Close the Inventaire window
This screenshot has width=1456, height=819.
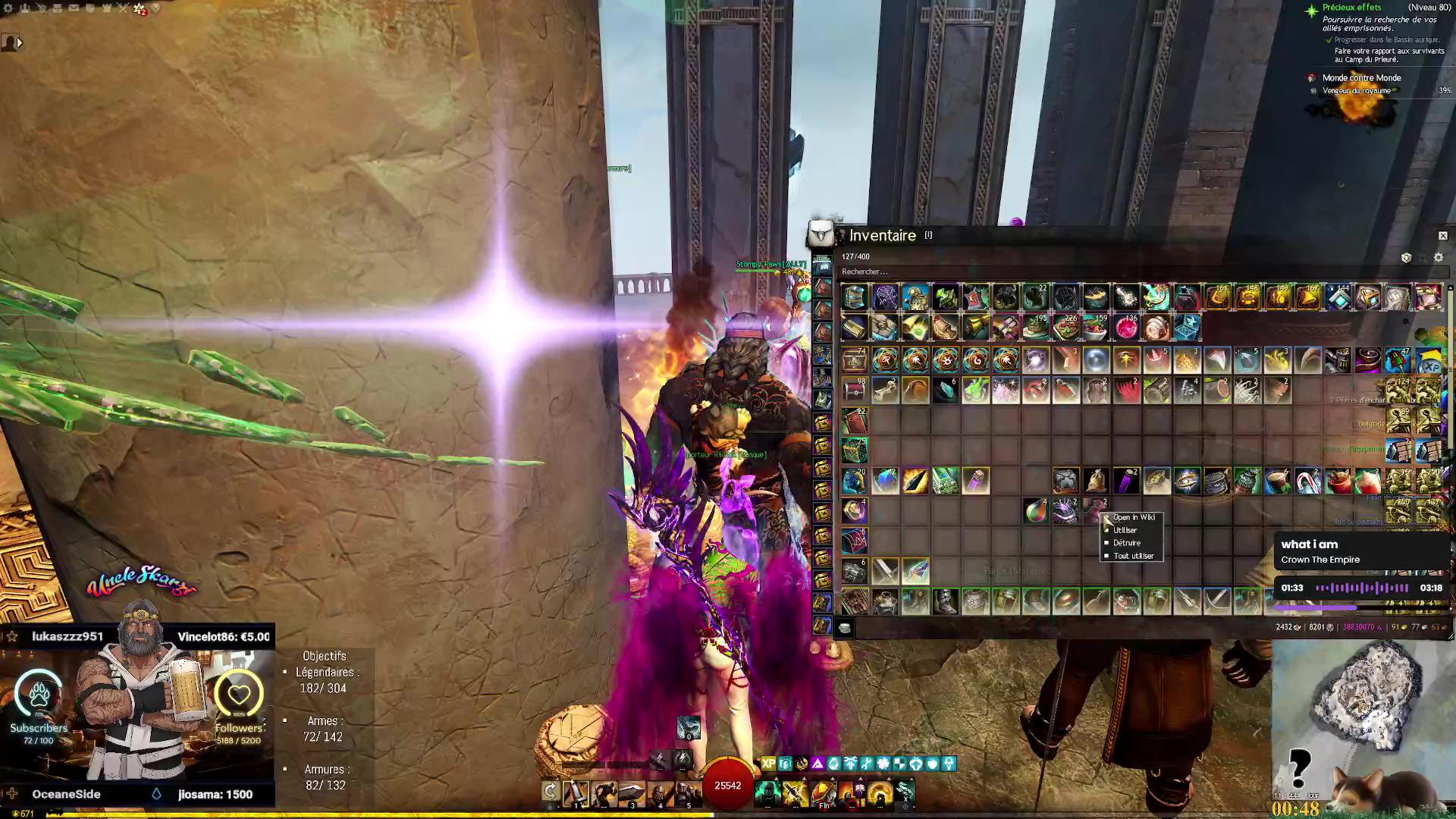pos(1442,236)
